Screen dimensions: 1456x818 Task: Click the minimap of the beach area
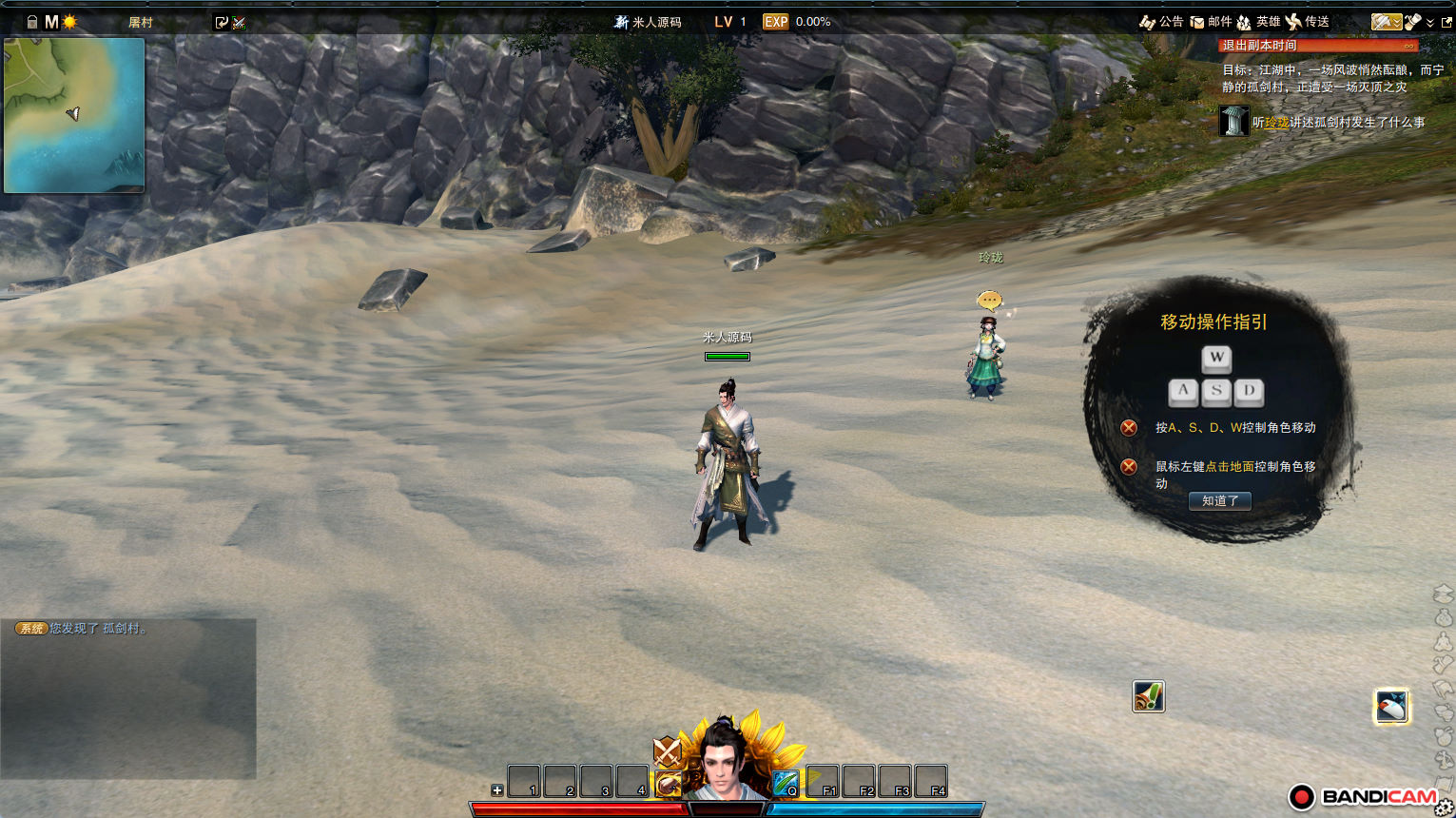tap(74, 115)
